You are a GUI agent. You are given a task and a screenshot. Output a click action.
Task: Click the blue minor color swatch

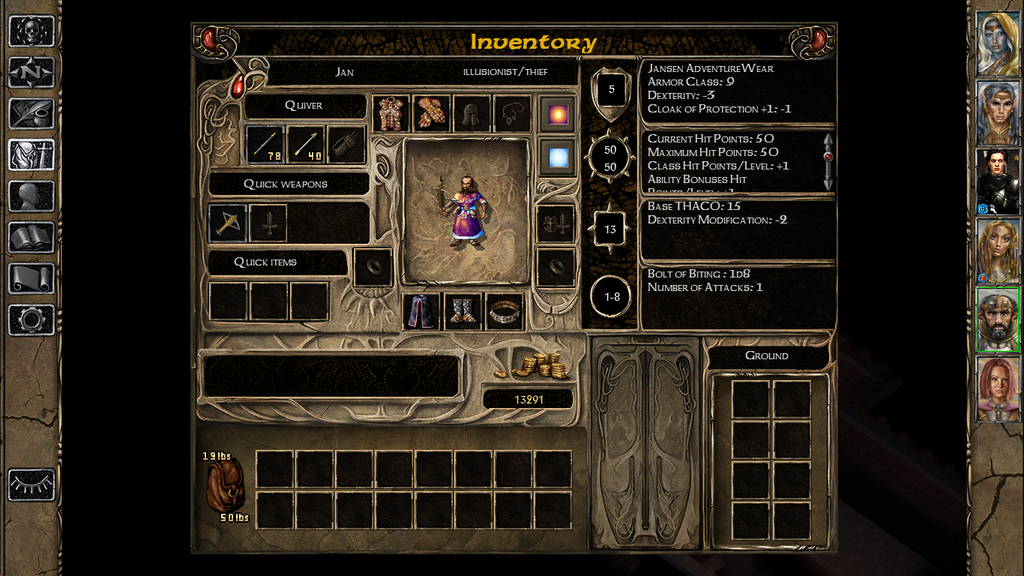[x=557, y=155]
